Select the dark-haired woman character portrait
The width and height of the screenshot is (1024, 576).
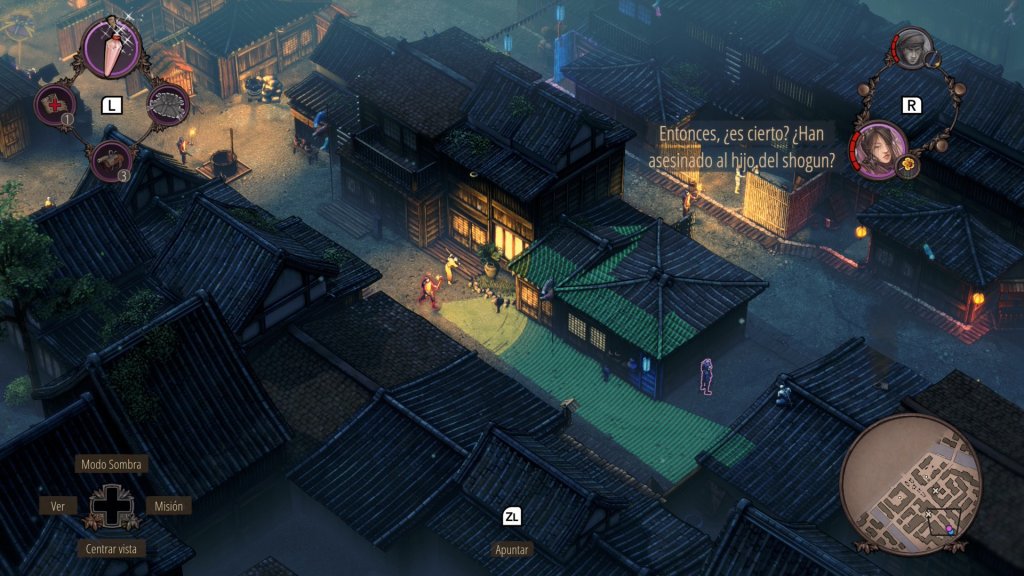880,149
